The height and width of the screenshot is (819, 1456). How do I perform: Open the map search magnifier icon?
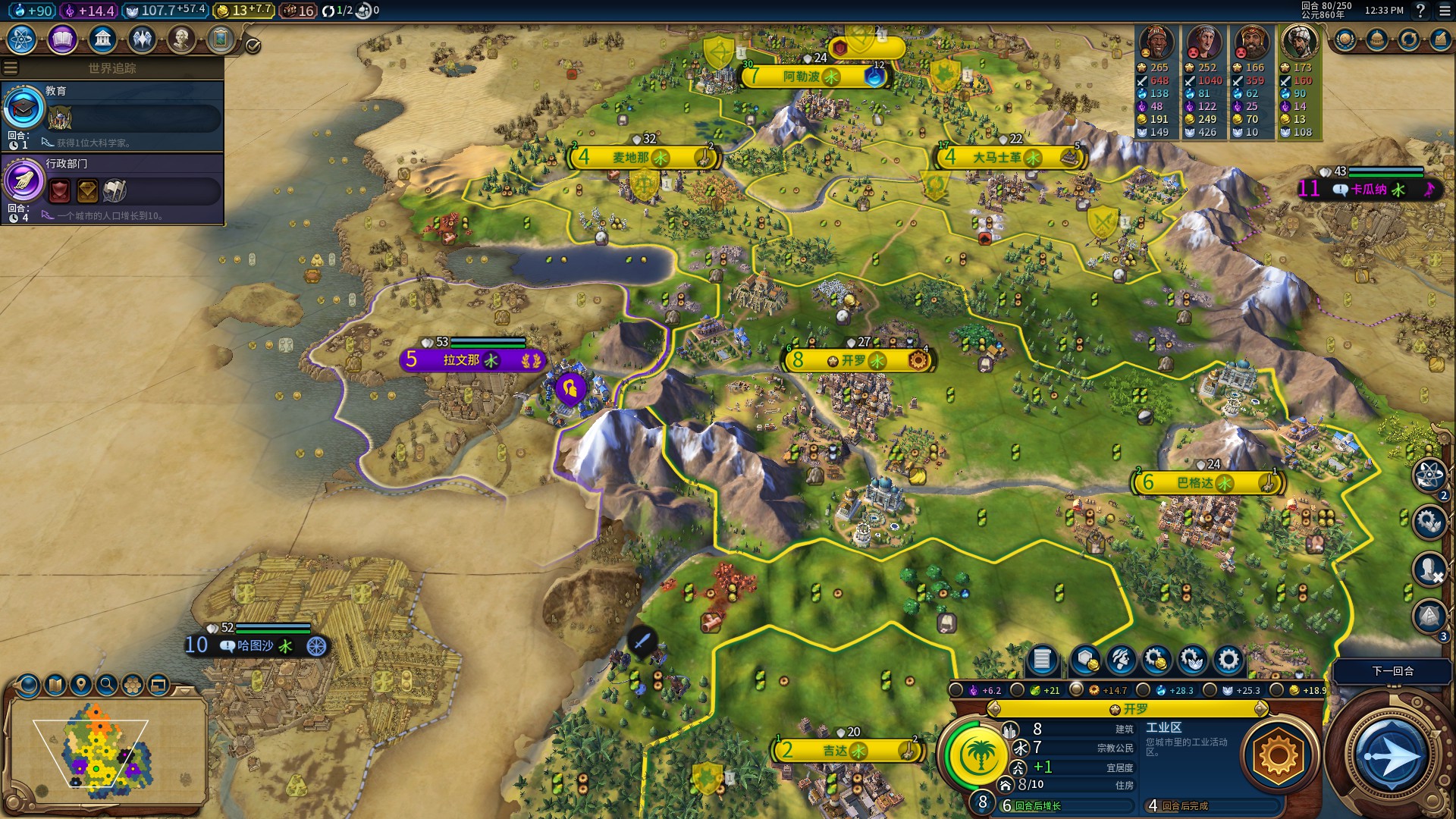click(107, 686)
